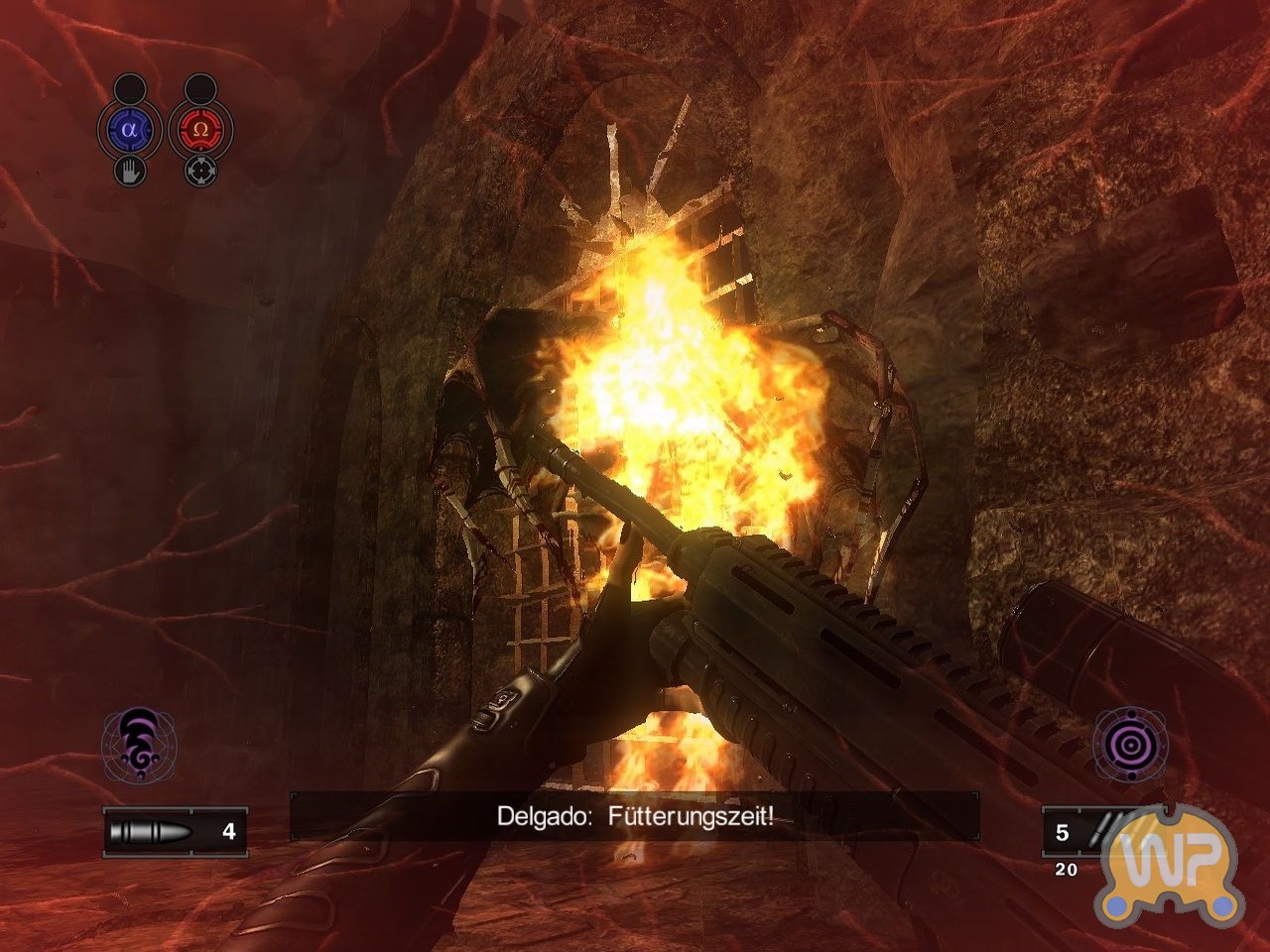Image resolution: width=1270 pixels, height=952 pixels.
Task: Select the blue alpha squad icon
Action: 129,130
